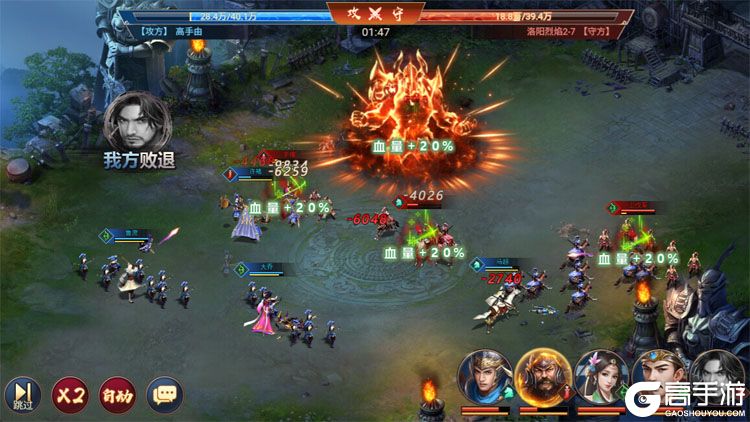750x422 pixels.
Task: Toggle 自动 auto-battle mode
Action: (117, 395)
